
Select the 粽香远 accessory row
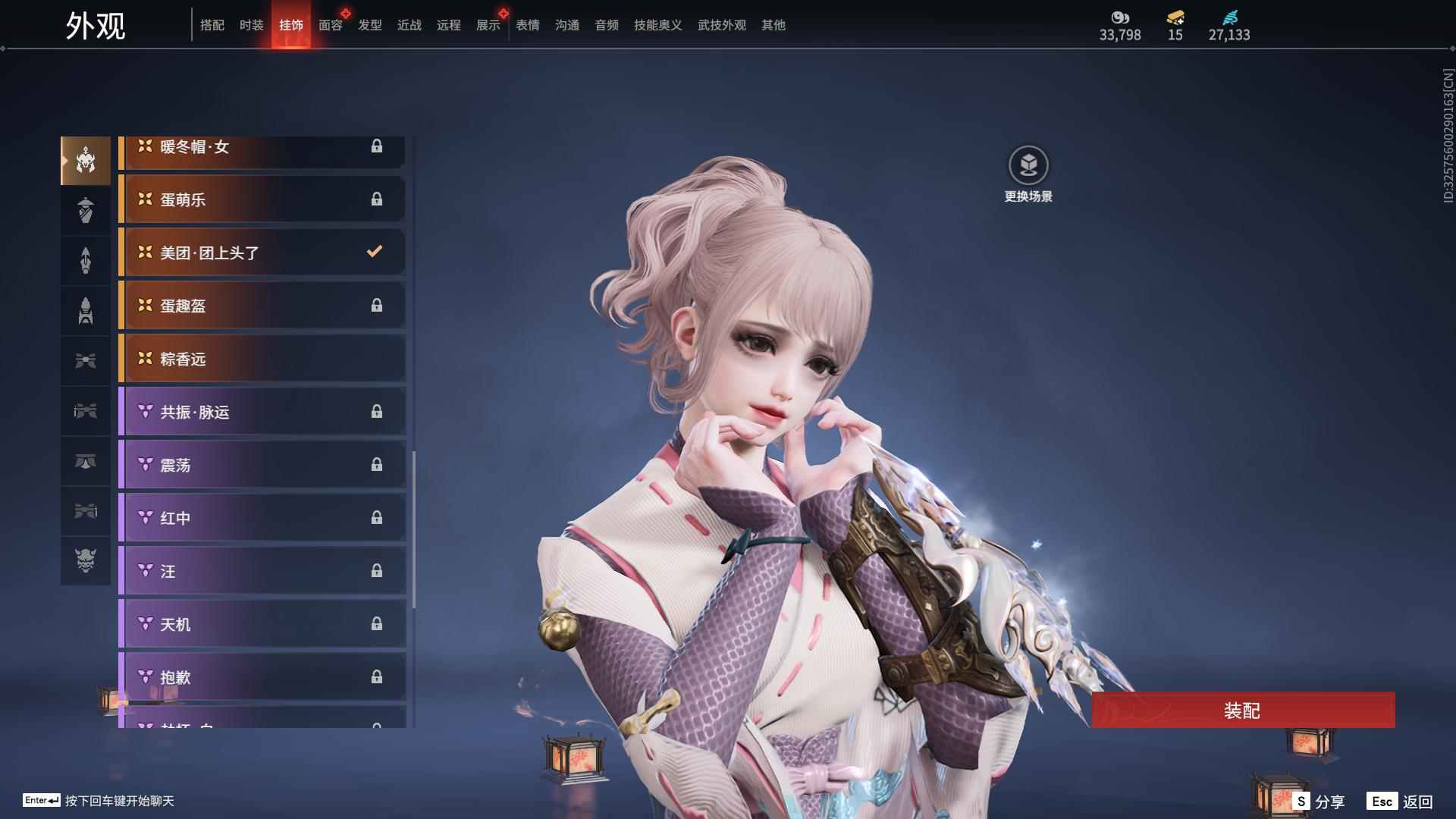[262, 359]
